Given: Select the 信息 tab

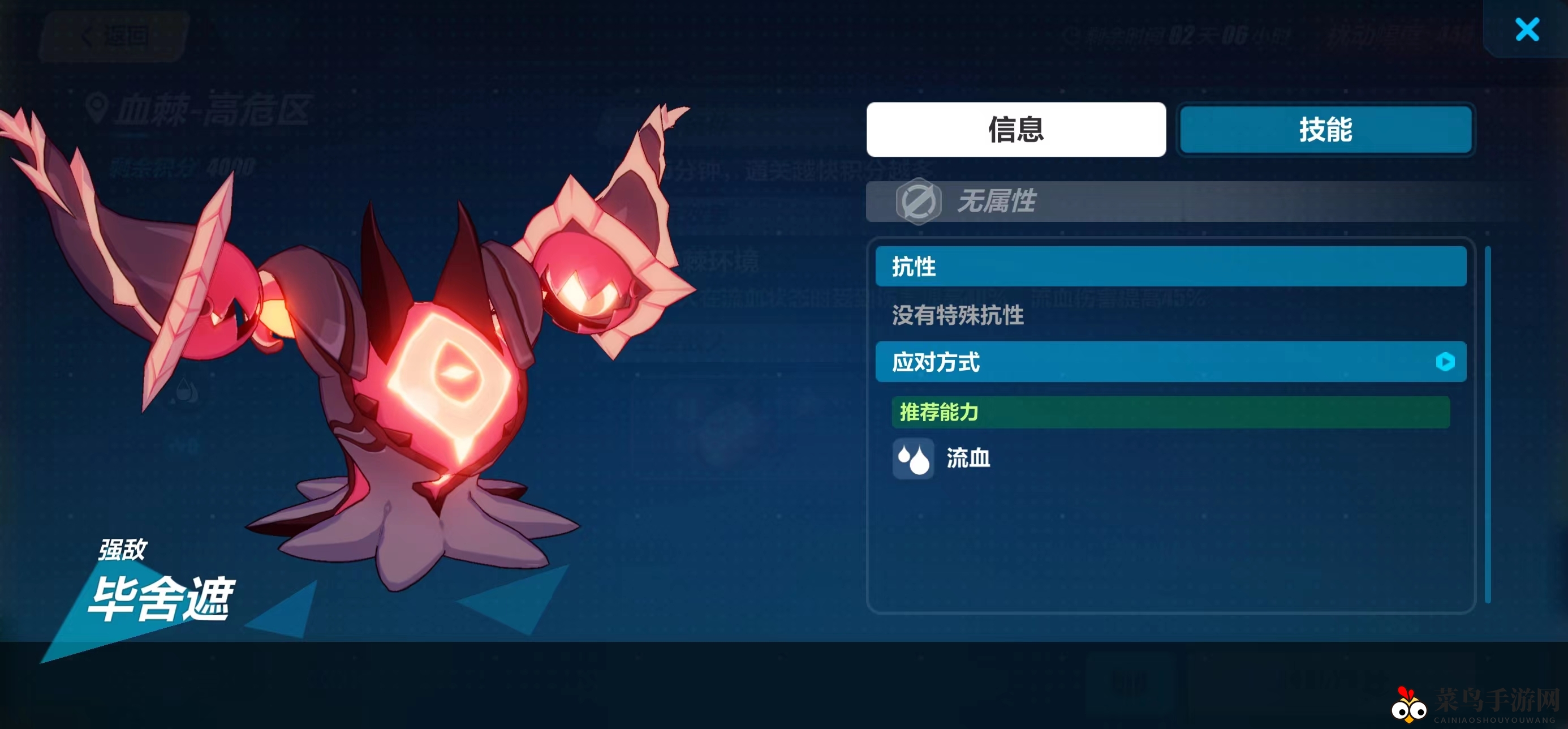Looking at the screenshot, I should pos(1015,130).
